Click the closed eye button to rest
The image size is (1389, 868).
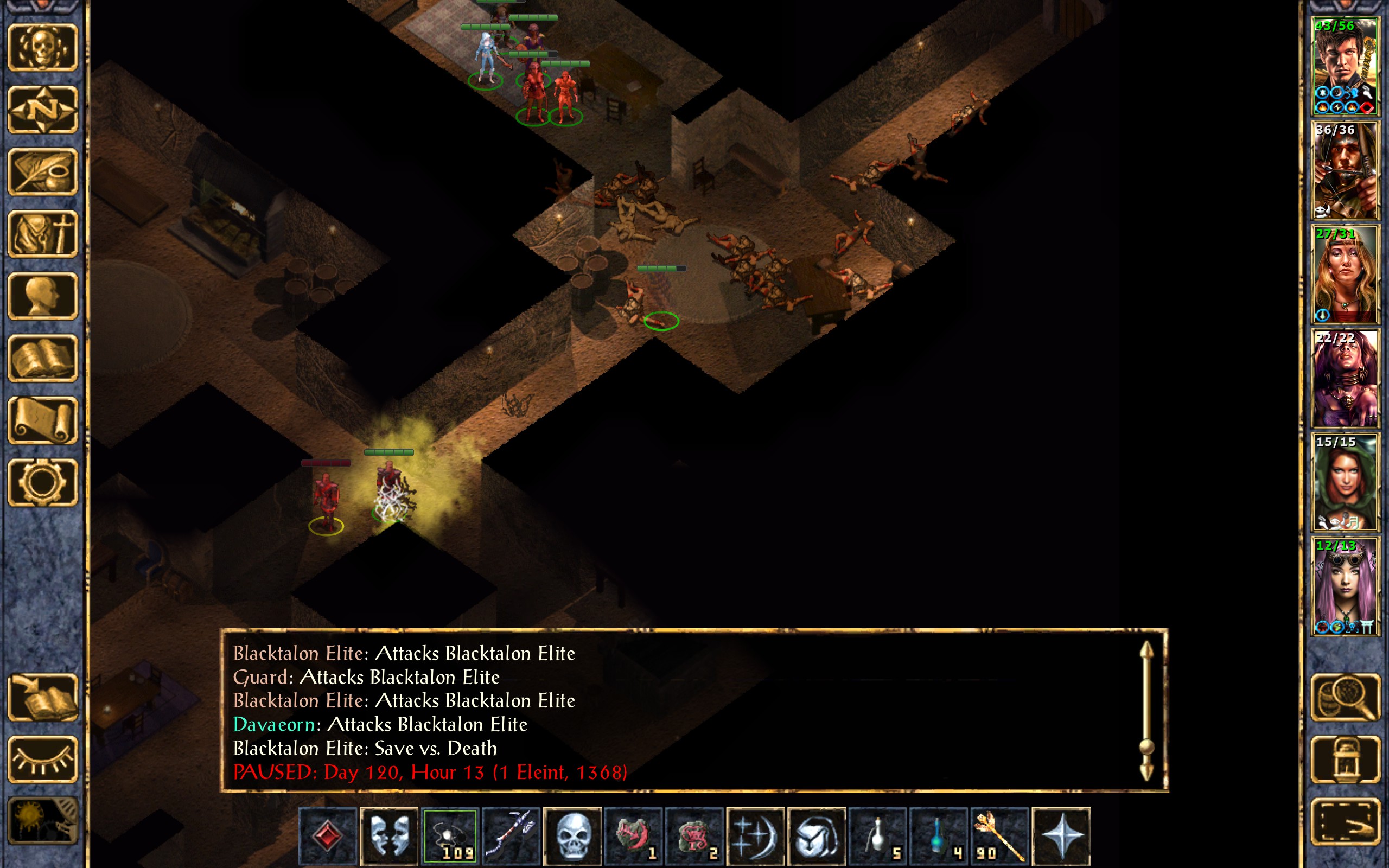click(43, 759)
